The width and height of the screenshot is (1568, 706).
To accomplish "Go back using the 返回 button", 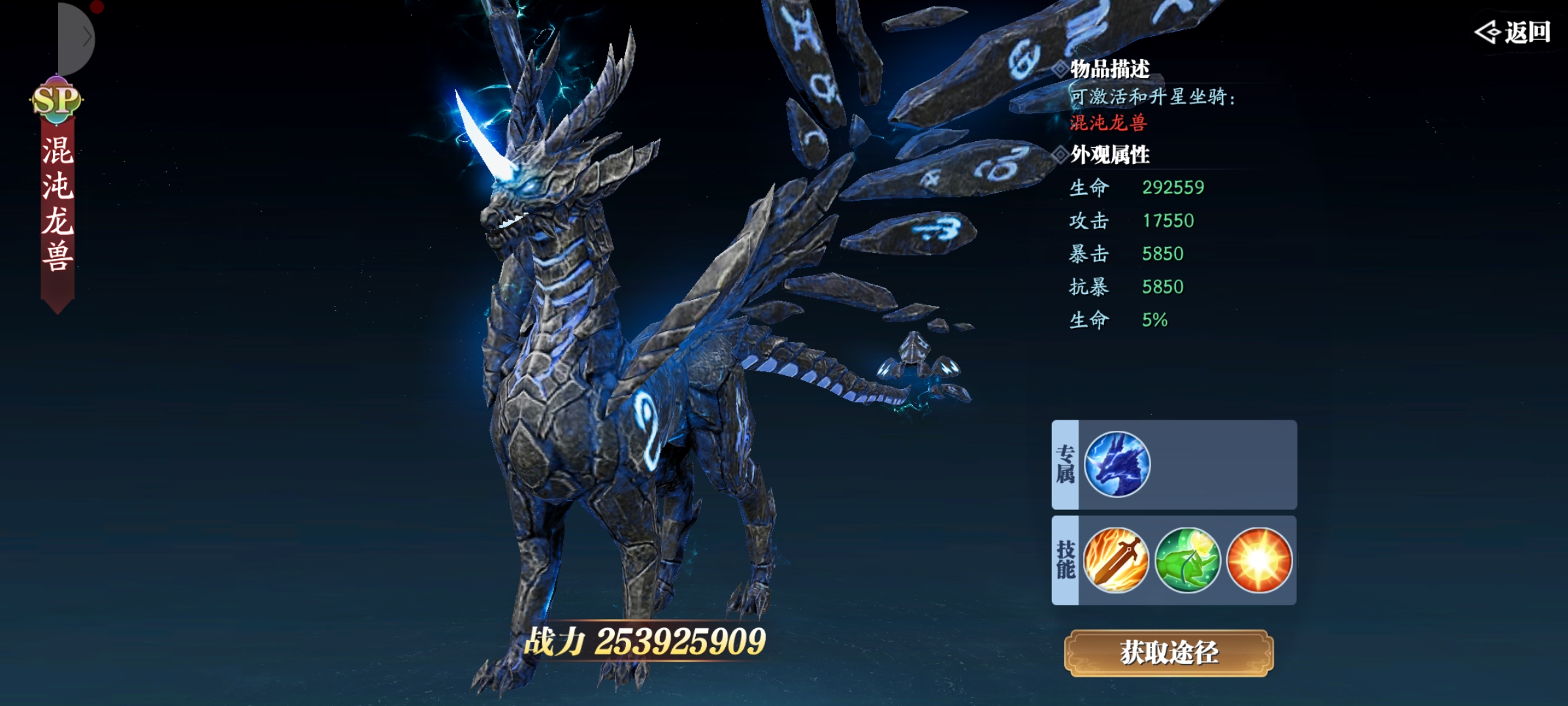I will point(1513,31).
